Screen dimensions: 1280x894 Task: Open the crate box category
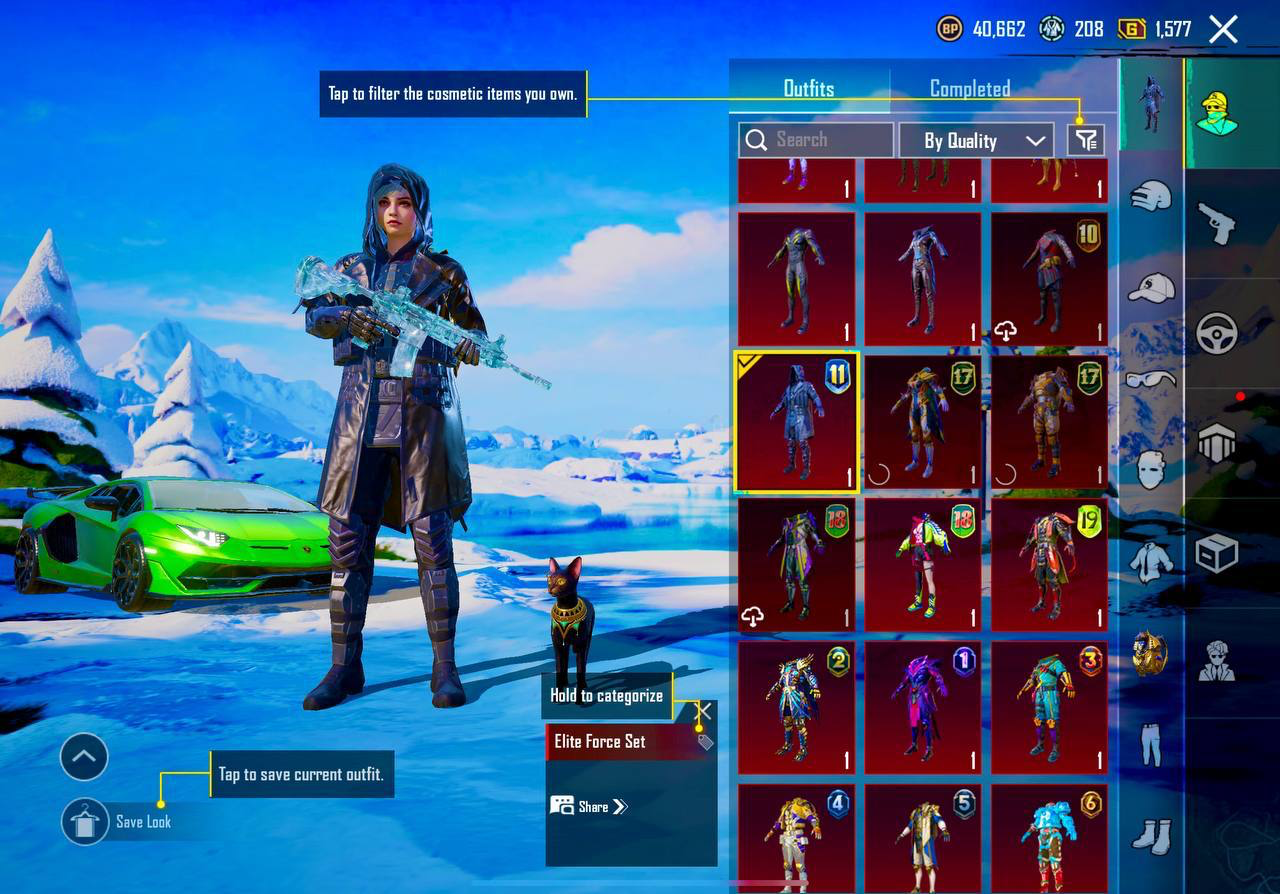pos(1216,553)
